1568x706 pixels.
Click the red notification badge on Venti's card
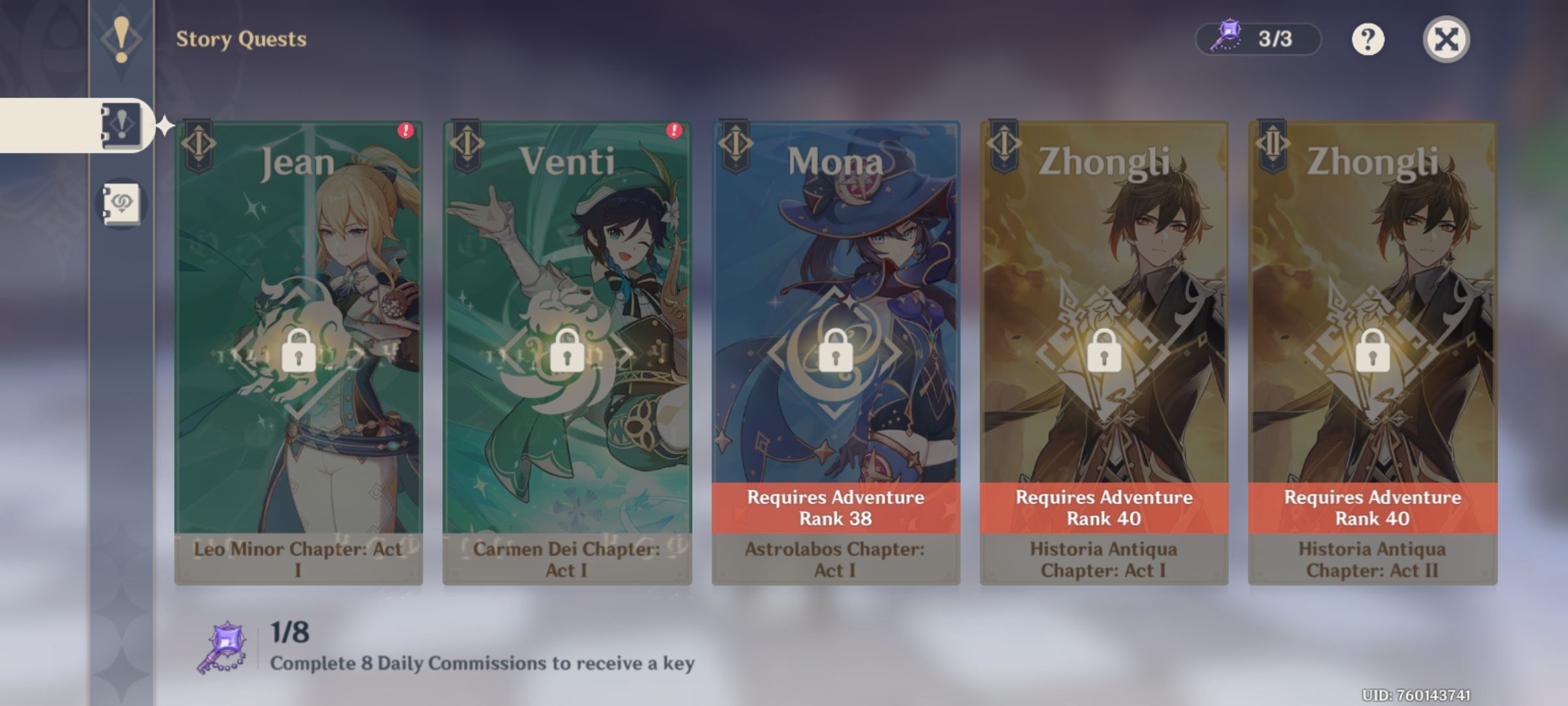pyautogui.click(x=675, y=131)
